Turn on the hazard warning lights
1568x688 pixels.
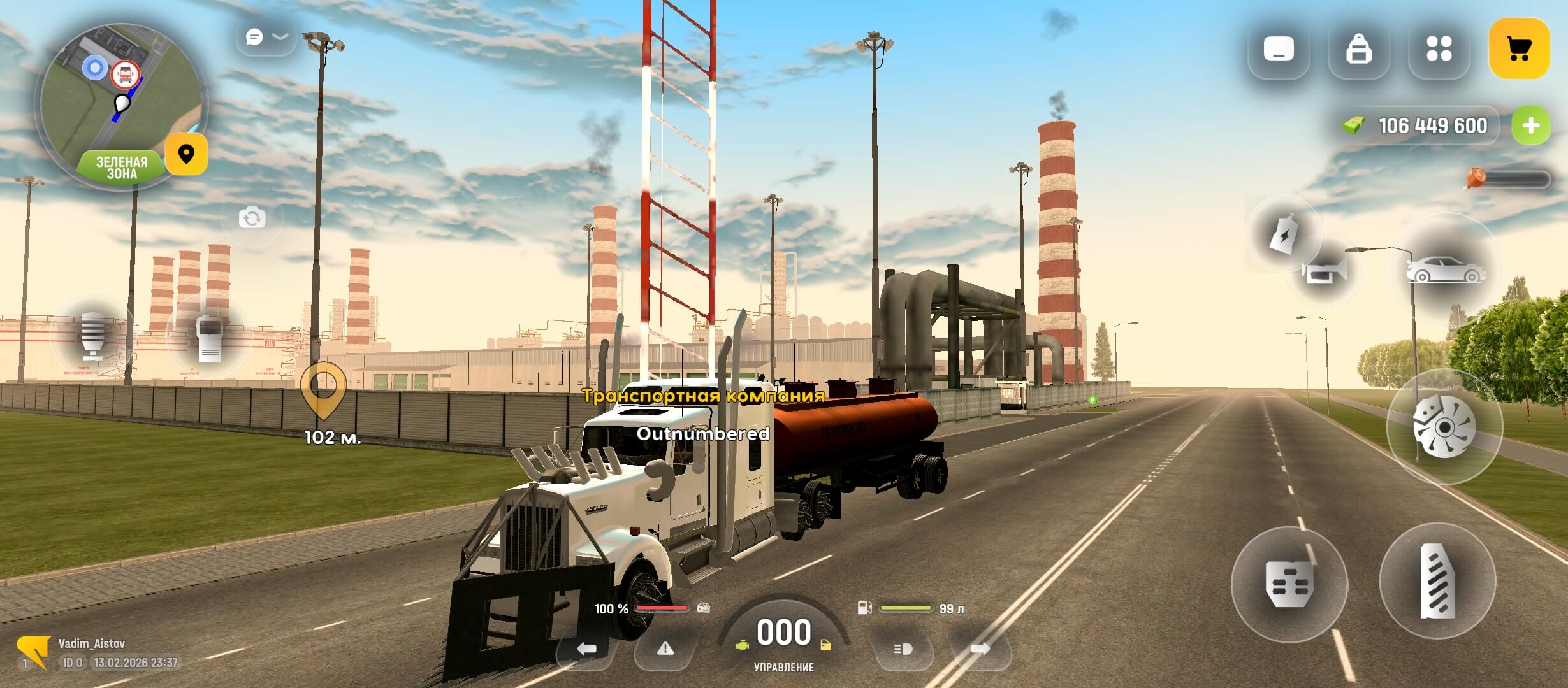(665, 649)
